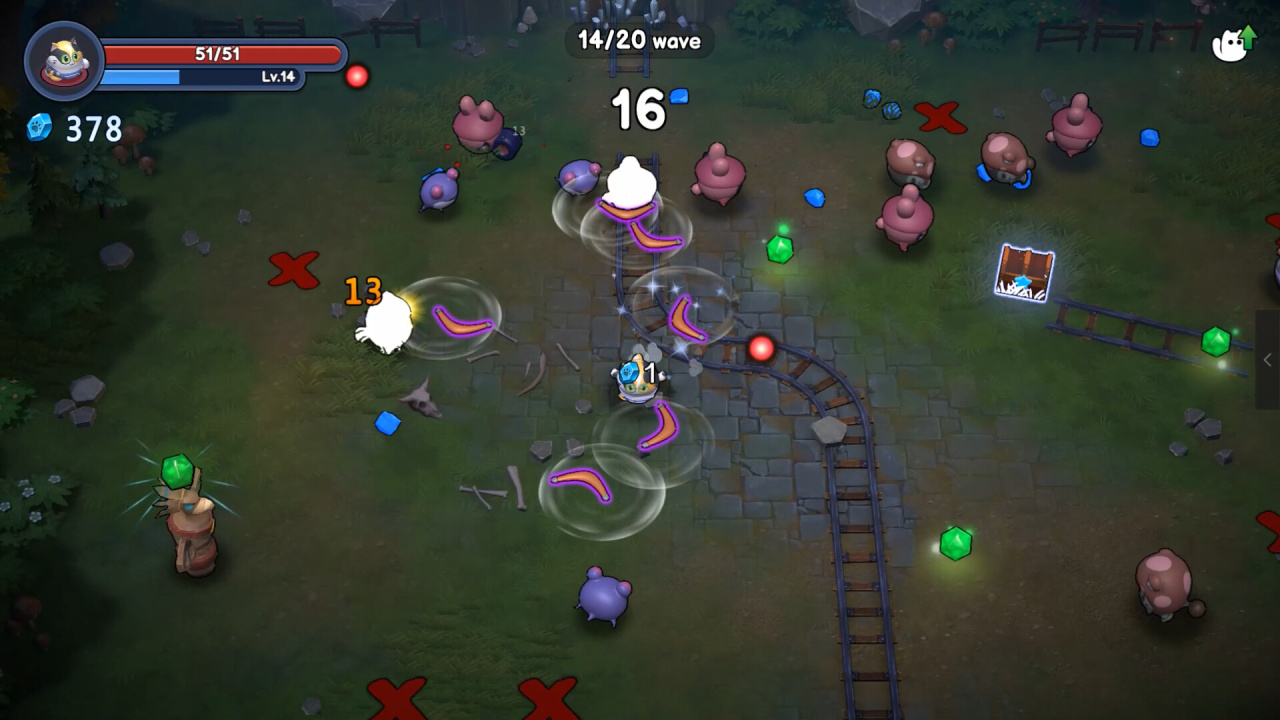Expand the collapsed side panel arrow tab
The width and height of the screenshot is (1280, 720).
click(x=1267, y=359)
